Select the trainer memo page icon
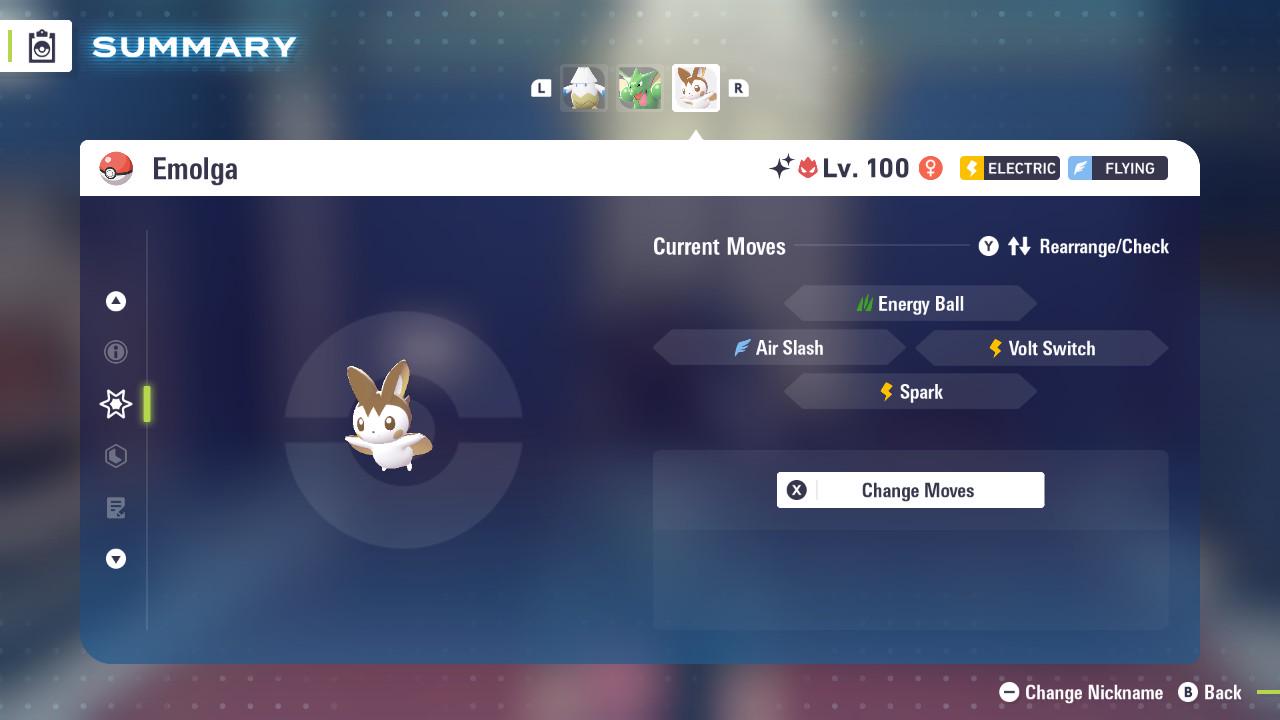Viewport: 1280px width, 720px height. coord(116,508)
